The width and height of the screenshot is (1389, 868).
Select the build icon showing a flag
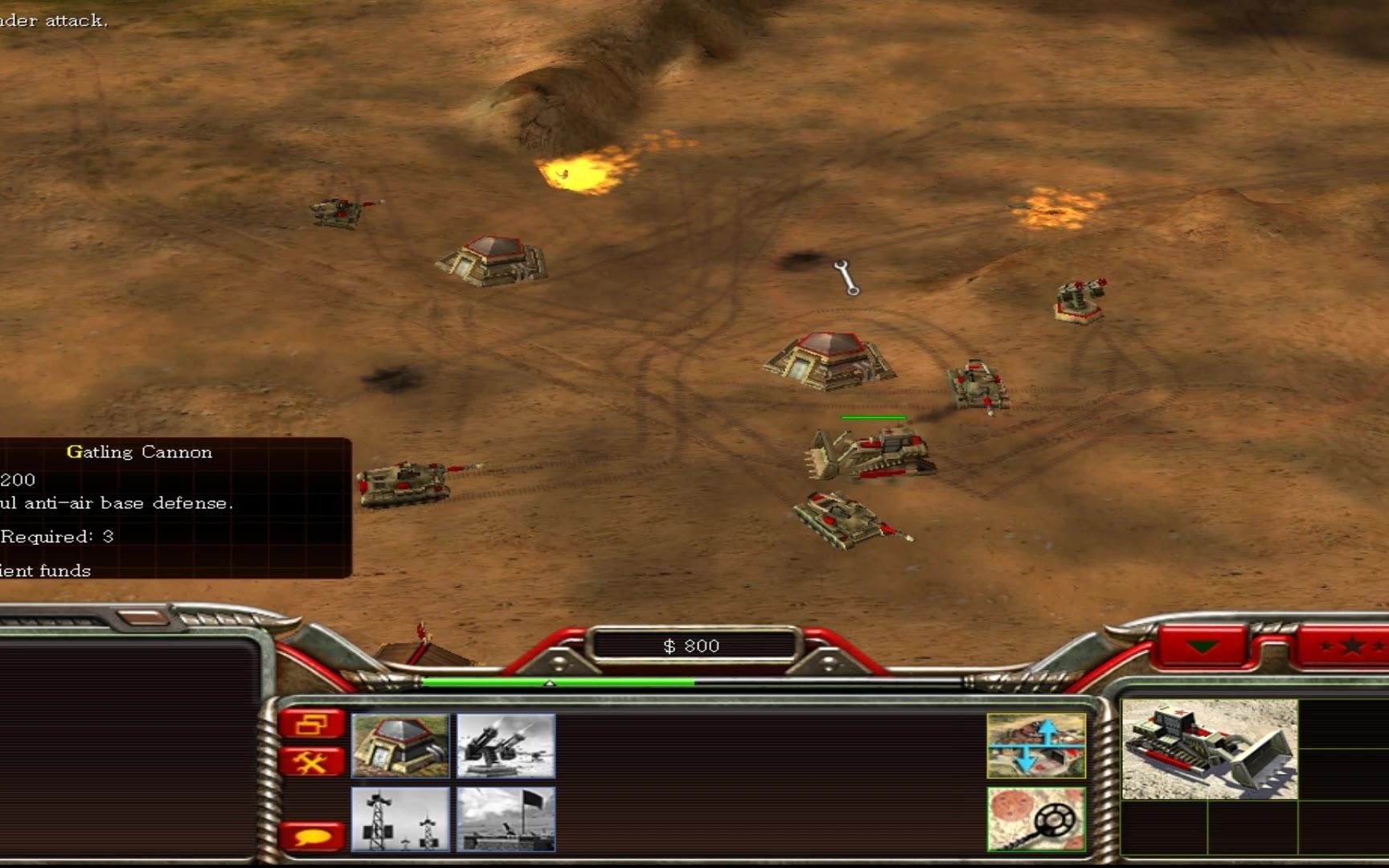coord(506,818)
